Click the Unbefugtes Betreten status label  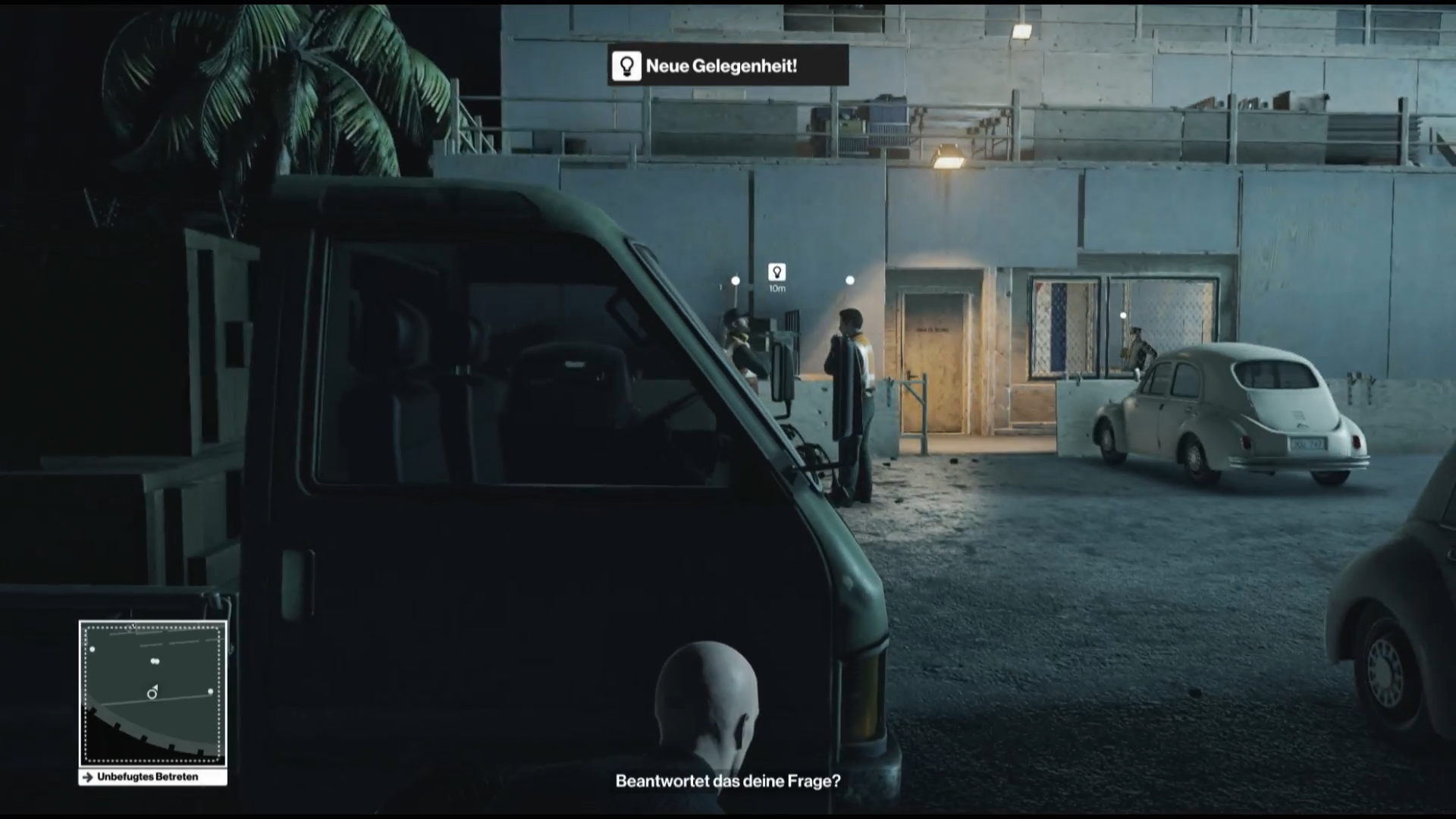(152, 777)
